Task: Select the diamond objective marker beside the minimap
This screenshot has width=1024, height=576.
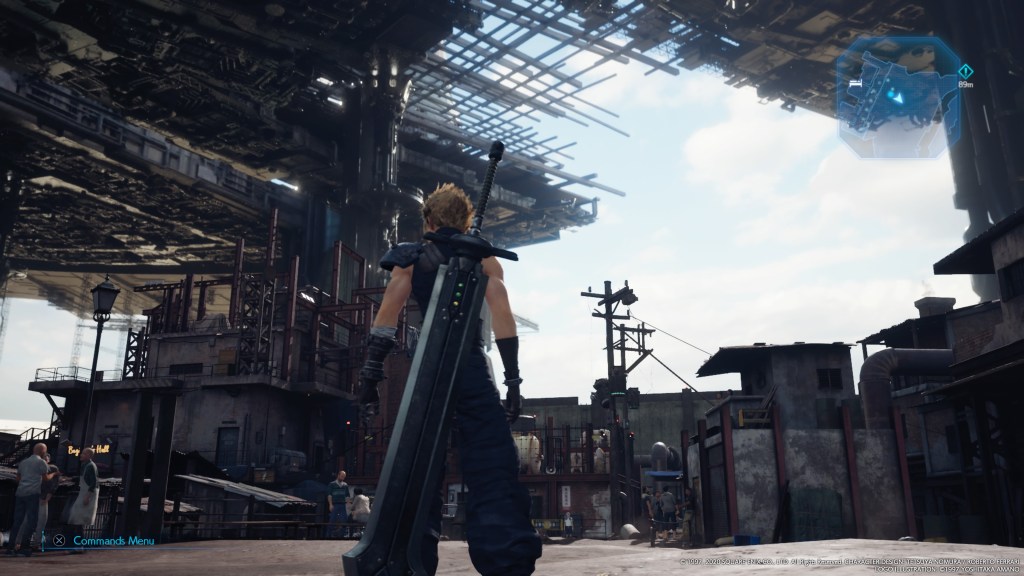Action: pos(964,70)
